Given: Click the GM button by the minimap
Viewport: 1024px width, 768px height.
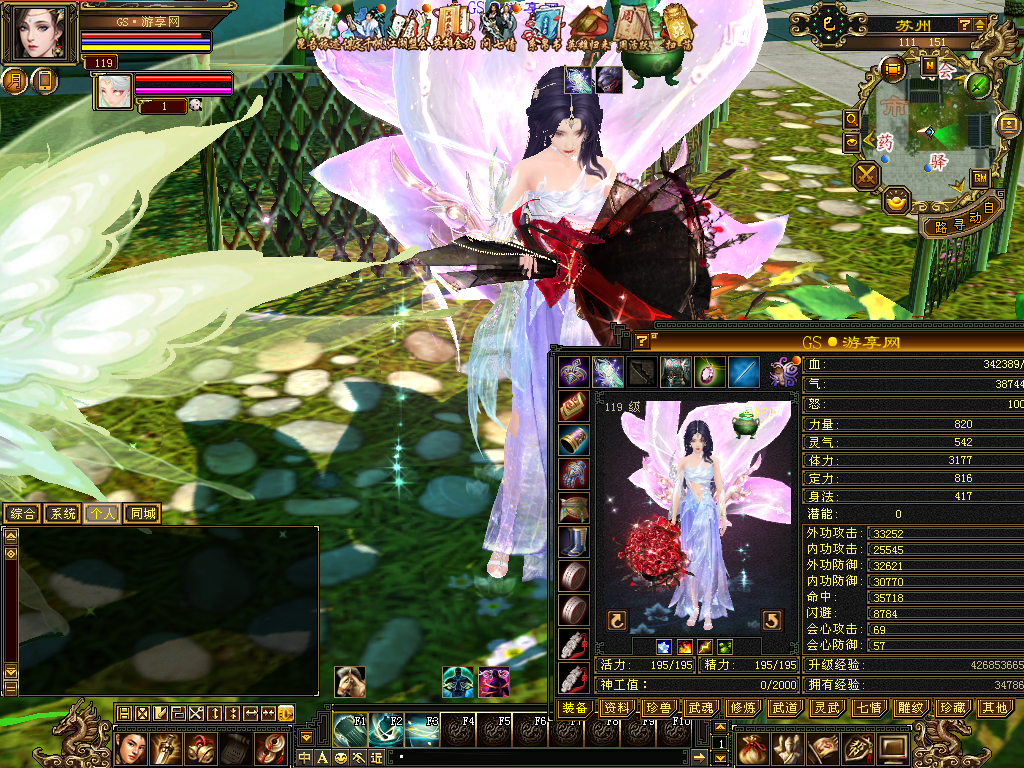Looking at the screenshot, I should click(980, 178).
